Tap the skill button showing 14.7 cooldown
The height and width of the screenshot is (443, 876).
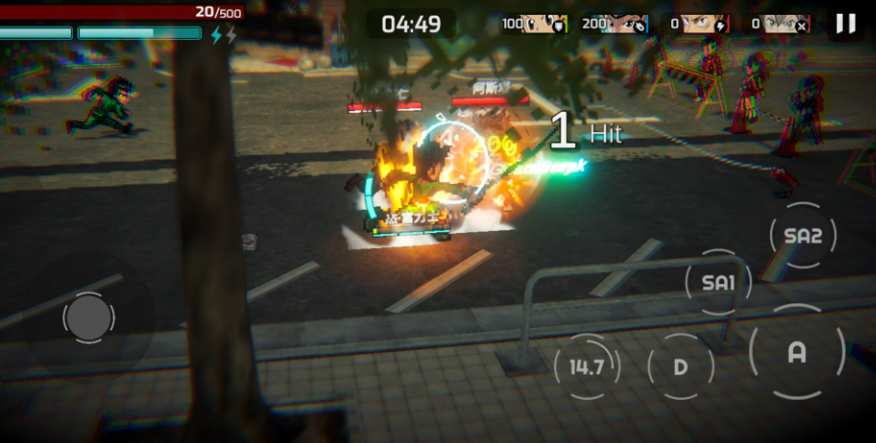click(587, 367)
